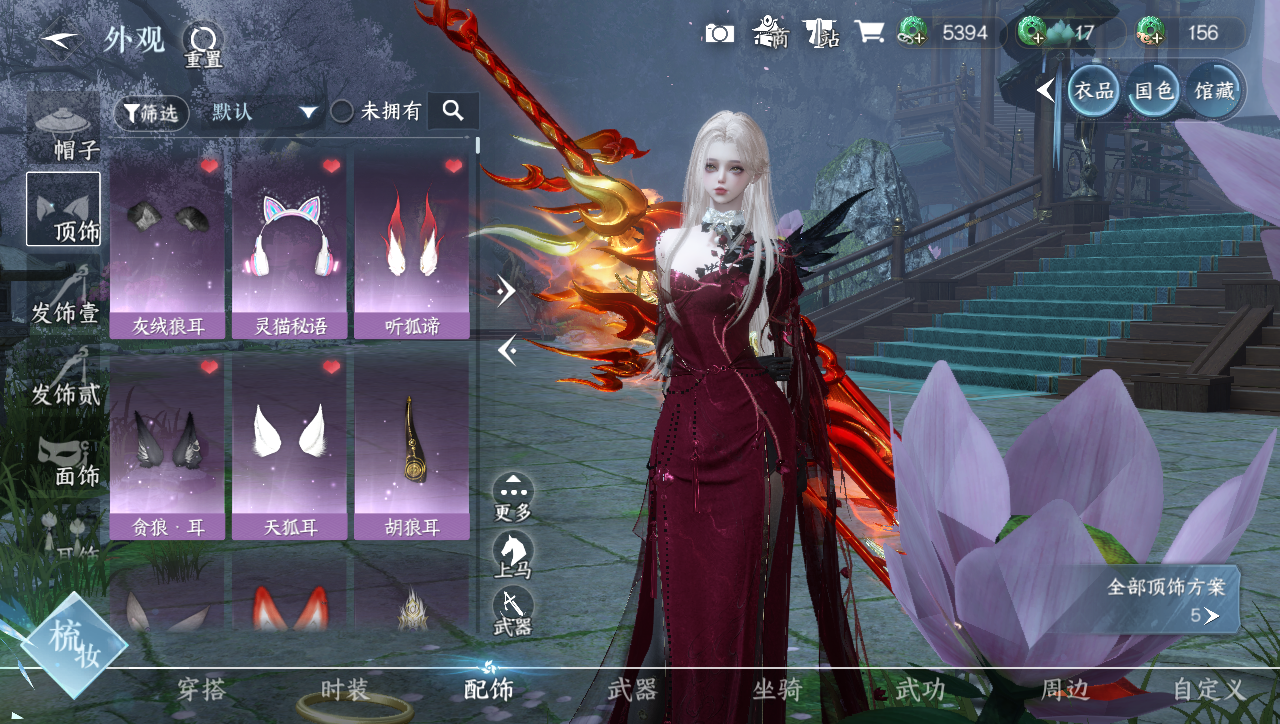Open the 筛选 filter options
The height and width of the screenshot is (724, 1280).
point(151,113)
